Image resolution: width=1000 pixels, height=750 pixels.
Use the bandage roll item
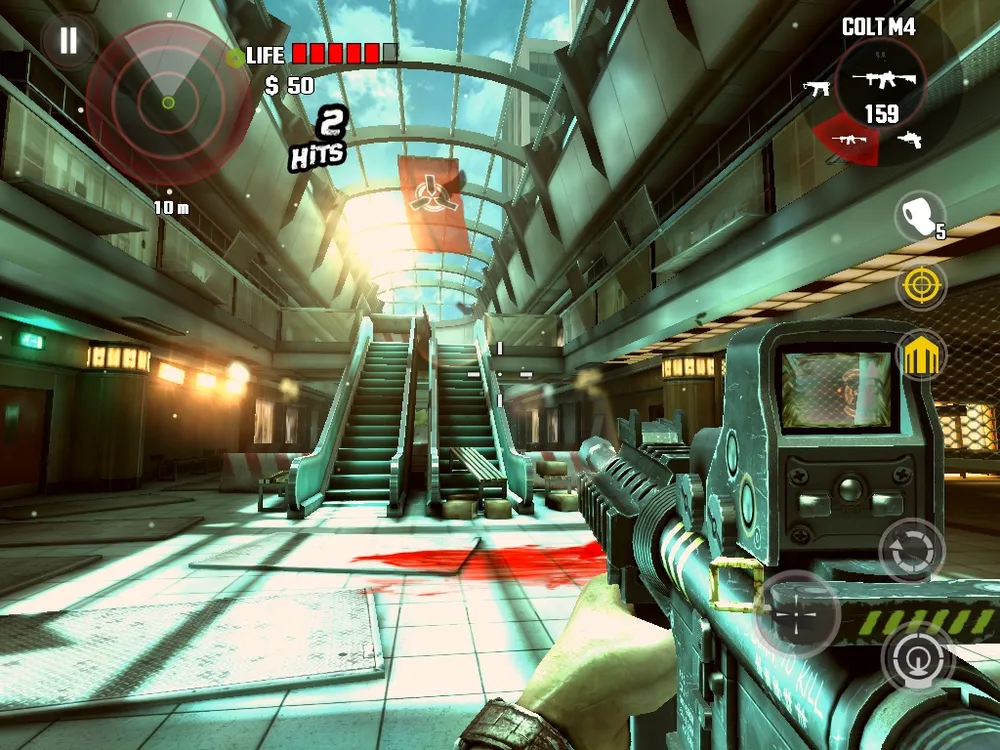pos(918,217)
